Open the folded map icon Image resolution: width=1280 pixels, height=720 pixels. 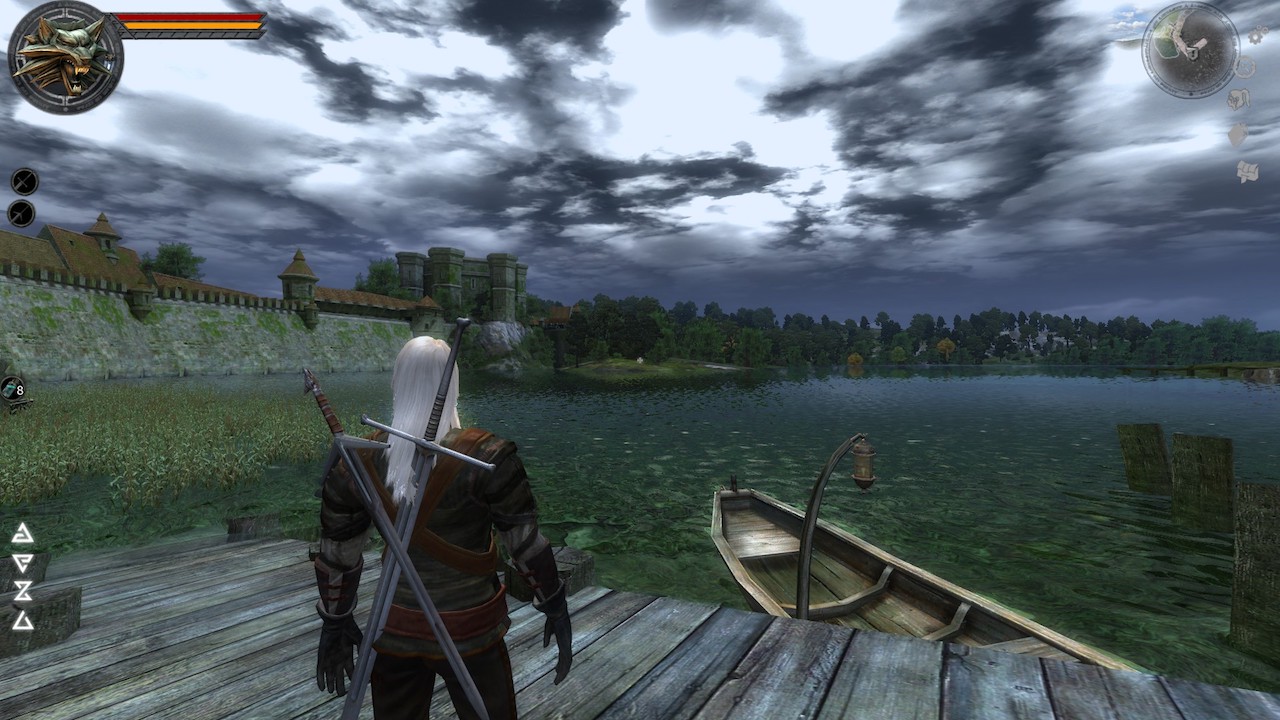coord(1247,171)
